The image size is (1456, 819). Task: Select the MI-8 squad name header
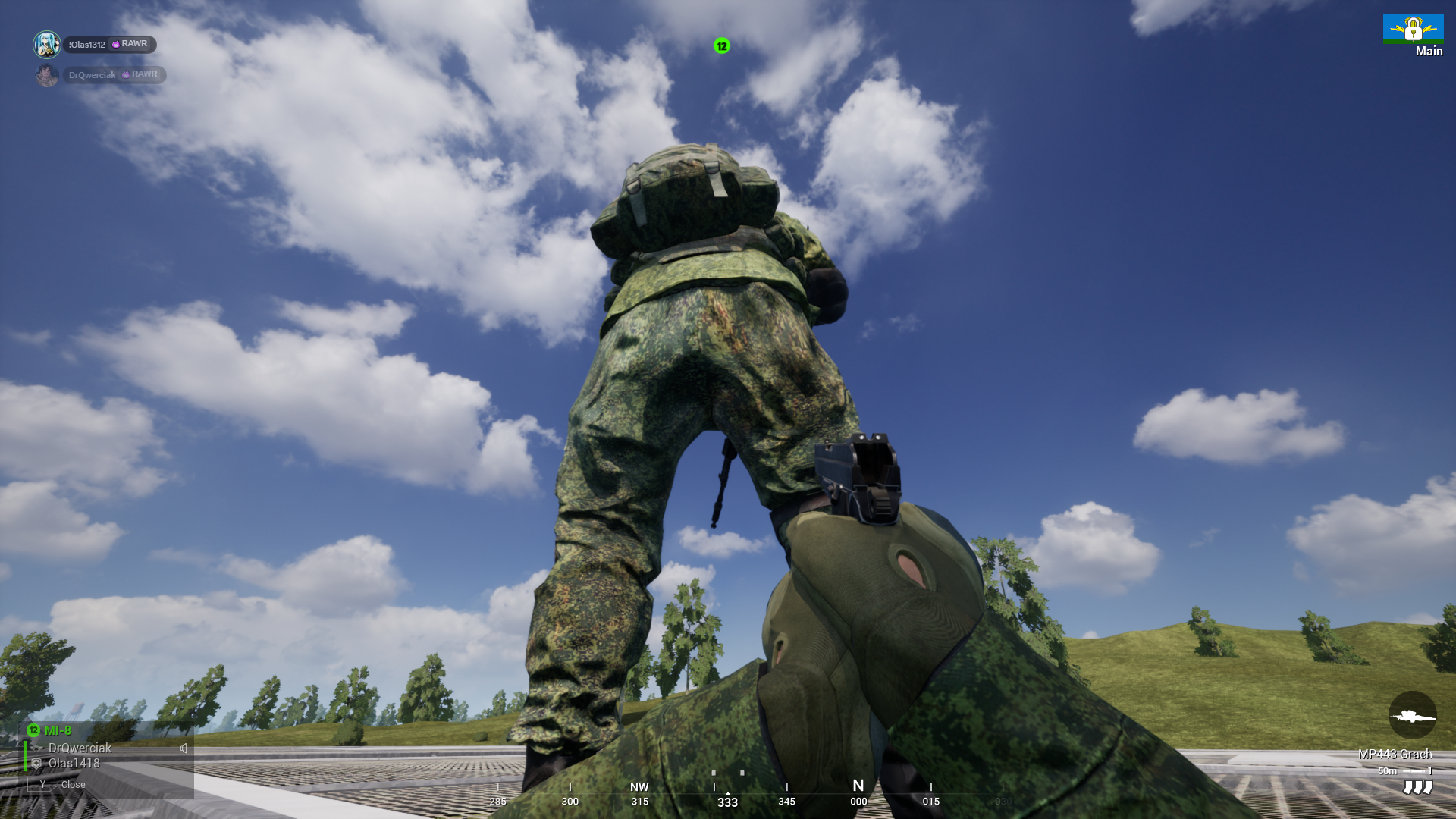(x=57, y=730)
